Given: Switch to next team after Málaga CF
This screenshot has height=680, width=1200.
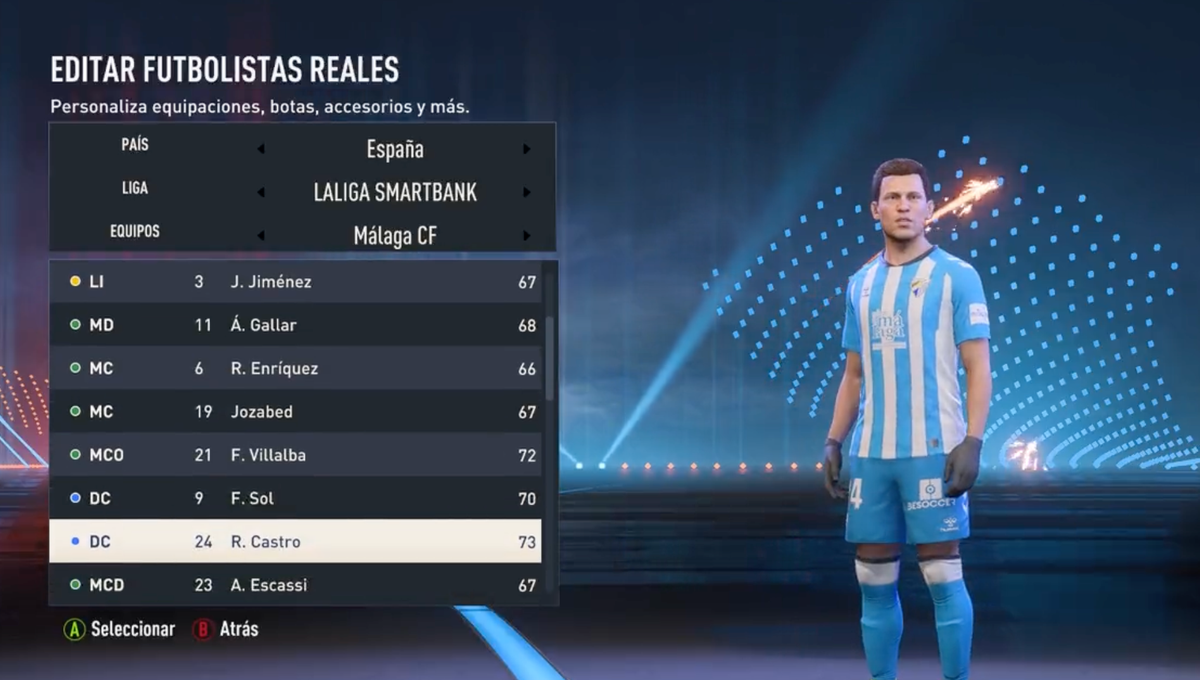Looking at the screenshot, I should point(527,236).
